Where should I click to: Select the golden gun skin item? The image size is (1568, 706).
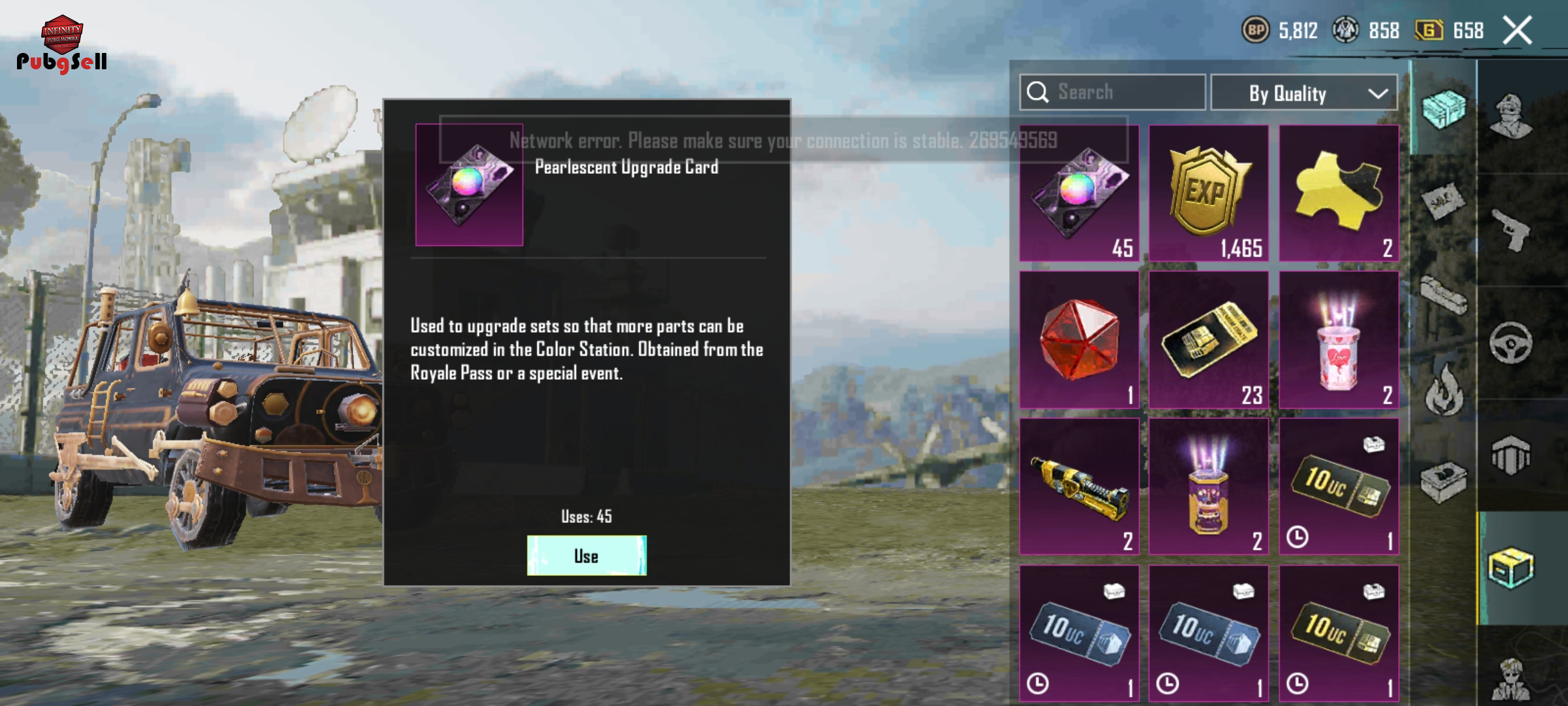1079,487
